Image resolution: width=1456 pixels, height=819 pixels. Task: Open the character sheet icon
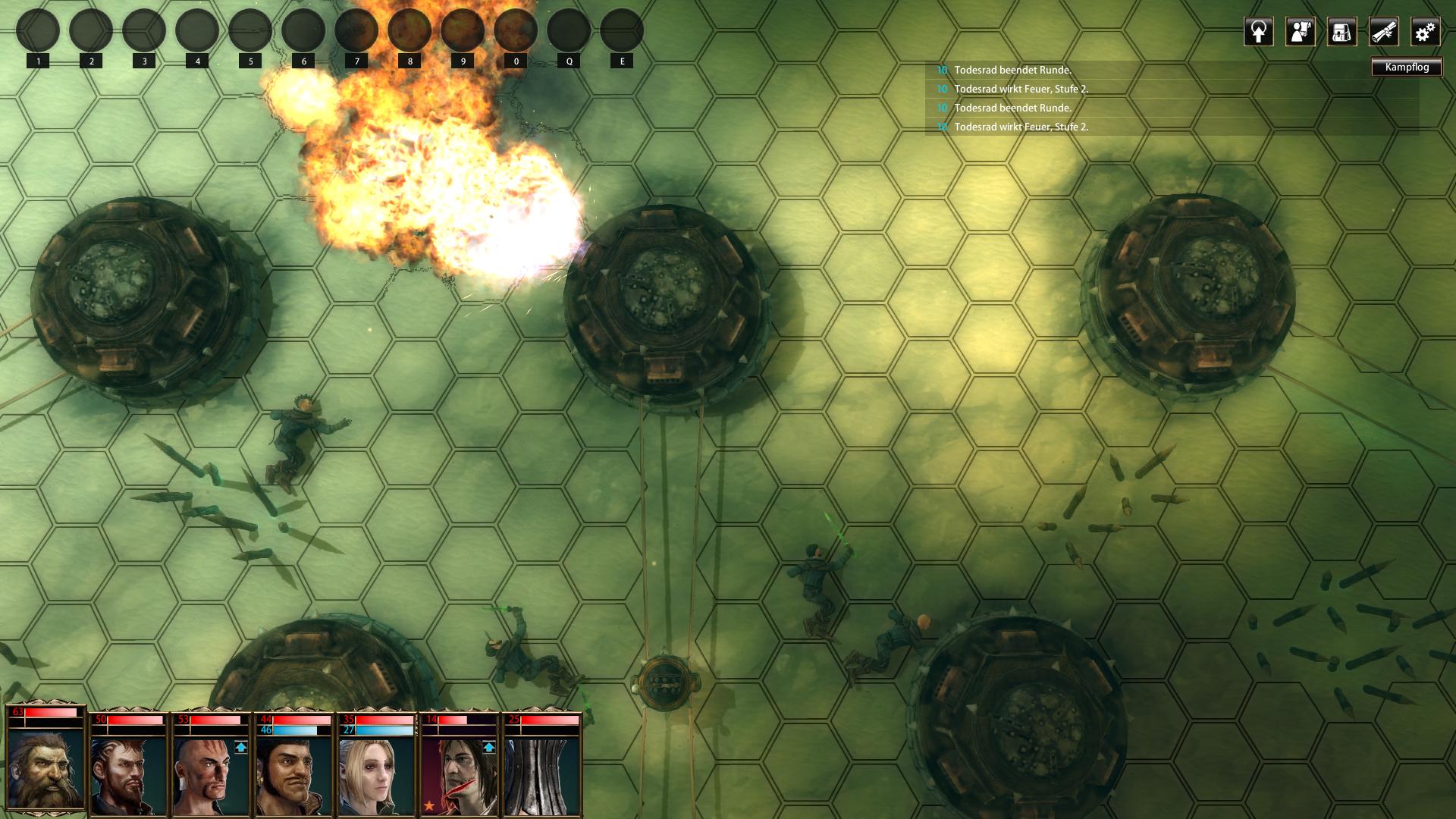coord(1300,32)
